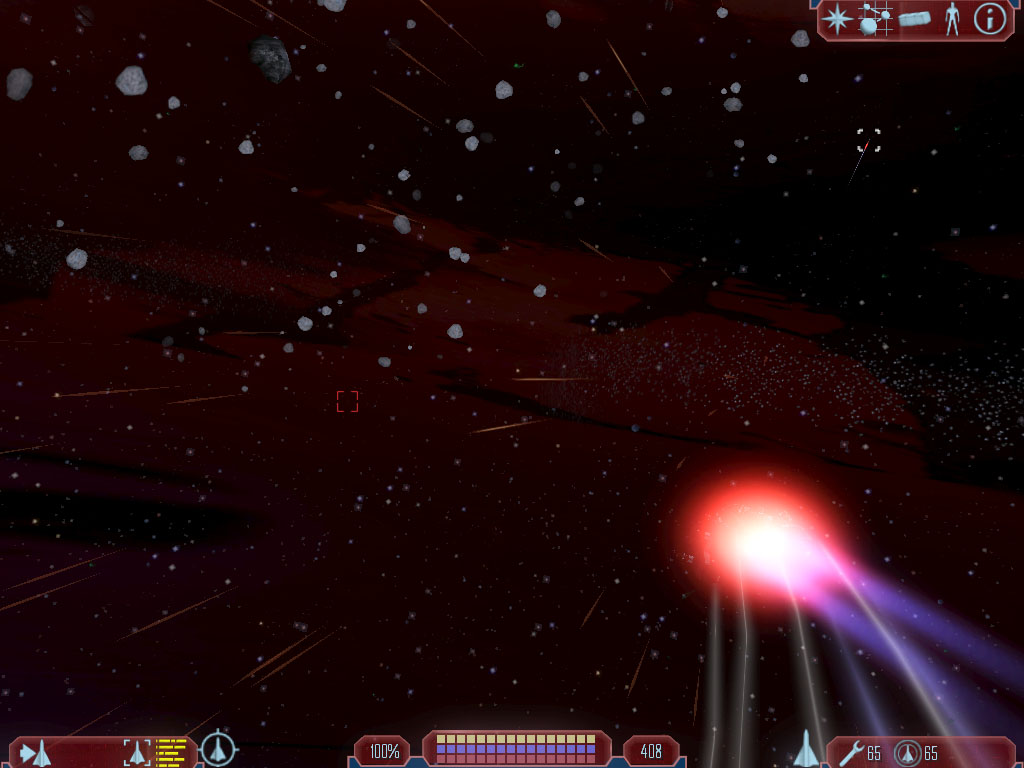Select the cargo block icon
The height and width of the screenshot is (768, 1024).
(914, 19)
